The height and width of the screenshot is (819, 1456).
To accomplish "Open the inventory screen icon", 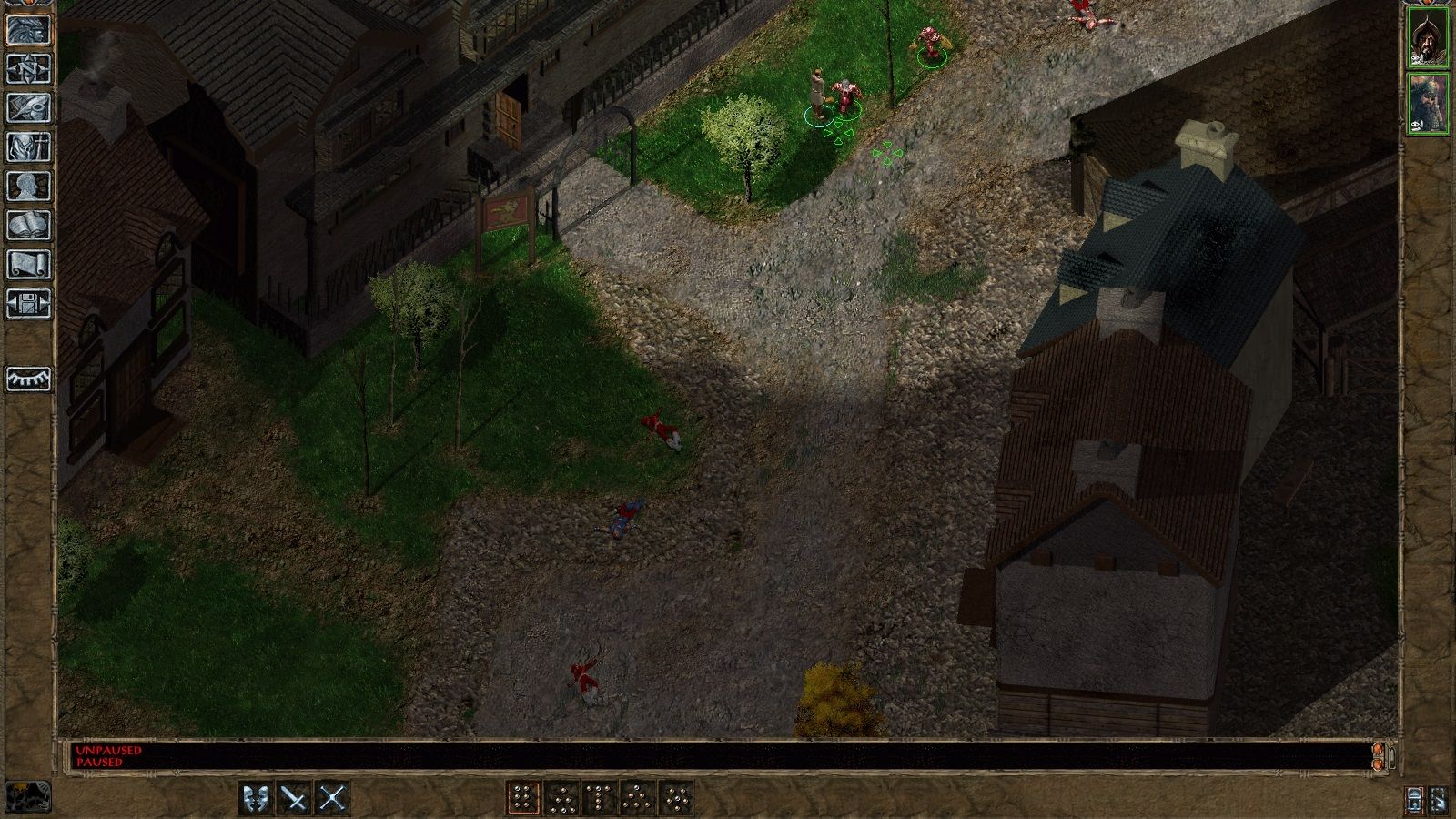I will coord(28,147).
